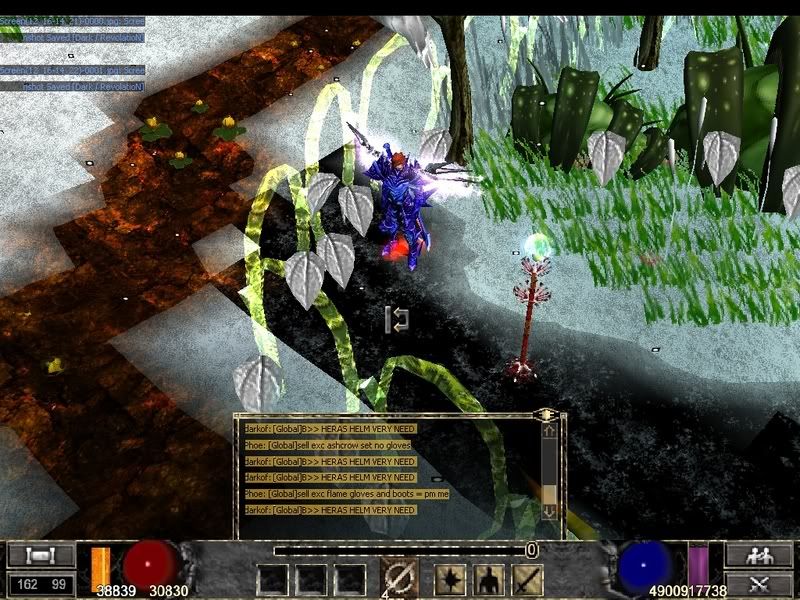Viewport: 800px width, 600px height.
Task: Choose the sword icon on the skill bar
Action: click(527, 579)
